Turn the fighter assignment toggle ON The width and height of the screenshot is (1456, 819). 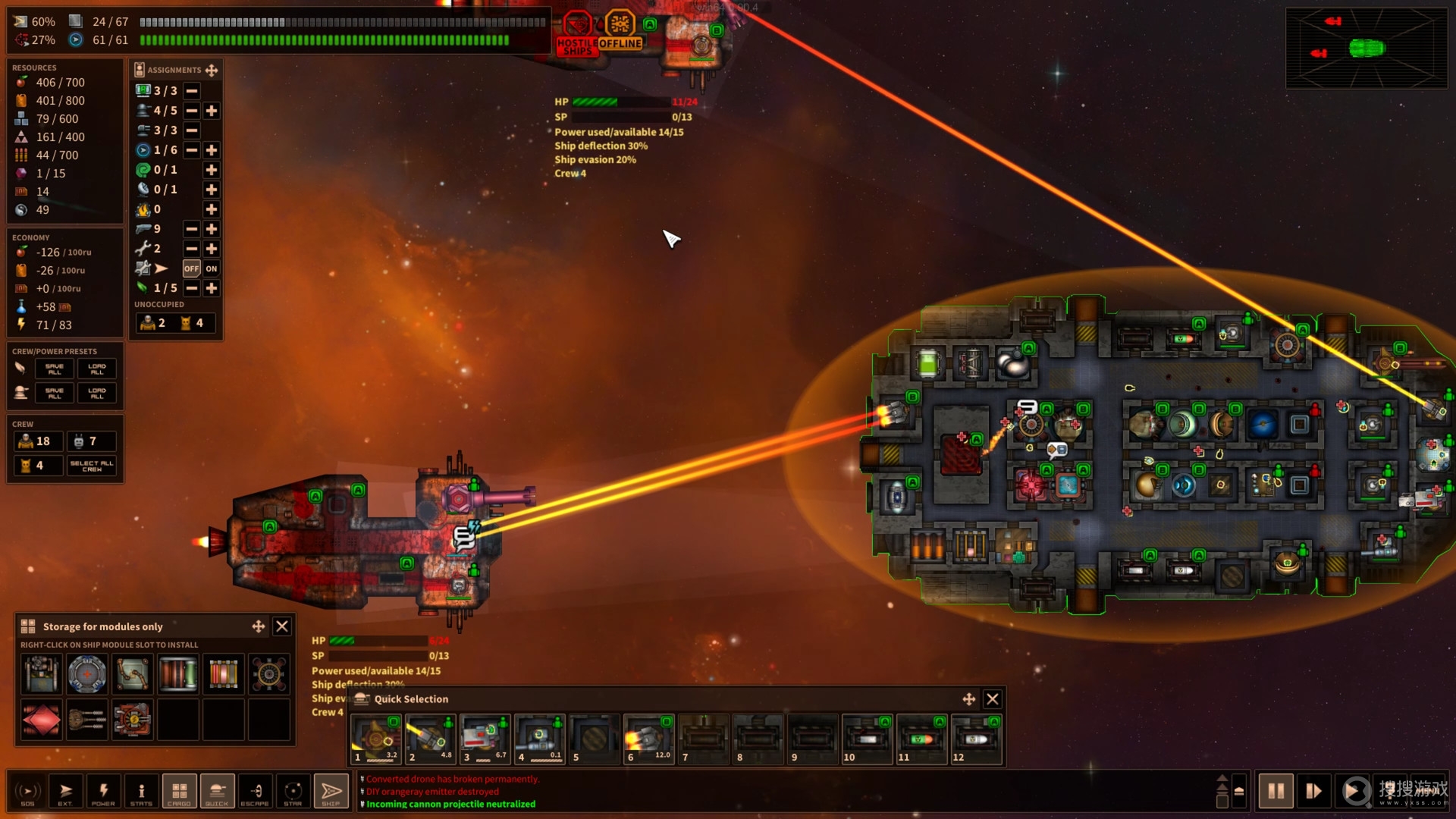point(212,268)
